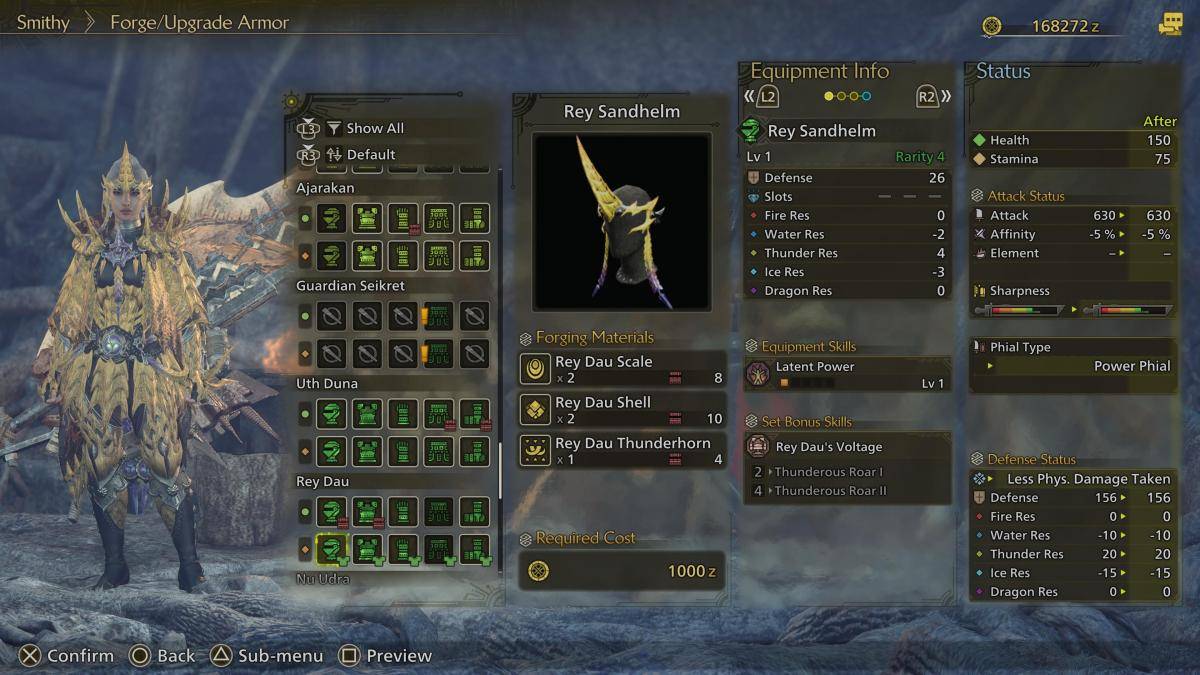Choose chest armor in Rey Dau's orange-diamond row
Screen dimensions: 1200x675
tap(367, 549)
